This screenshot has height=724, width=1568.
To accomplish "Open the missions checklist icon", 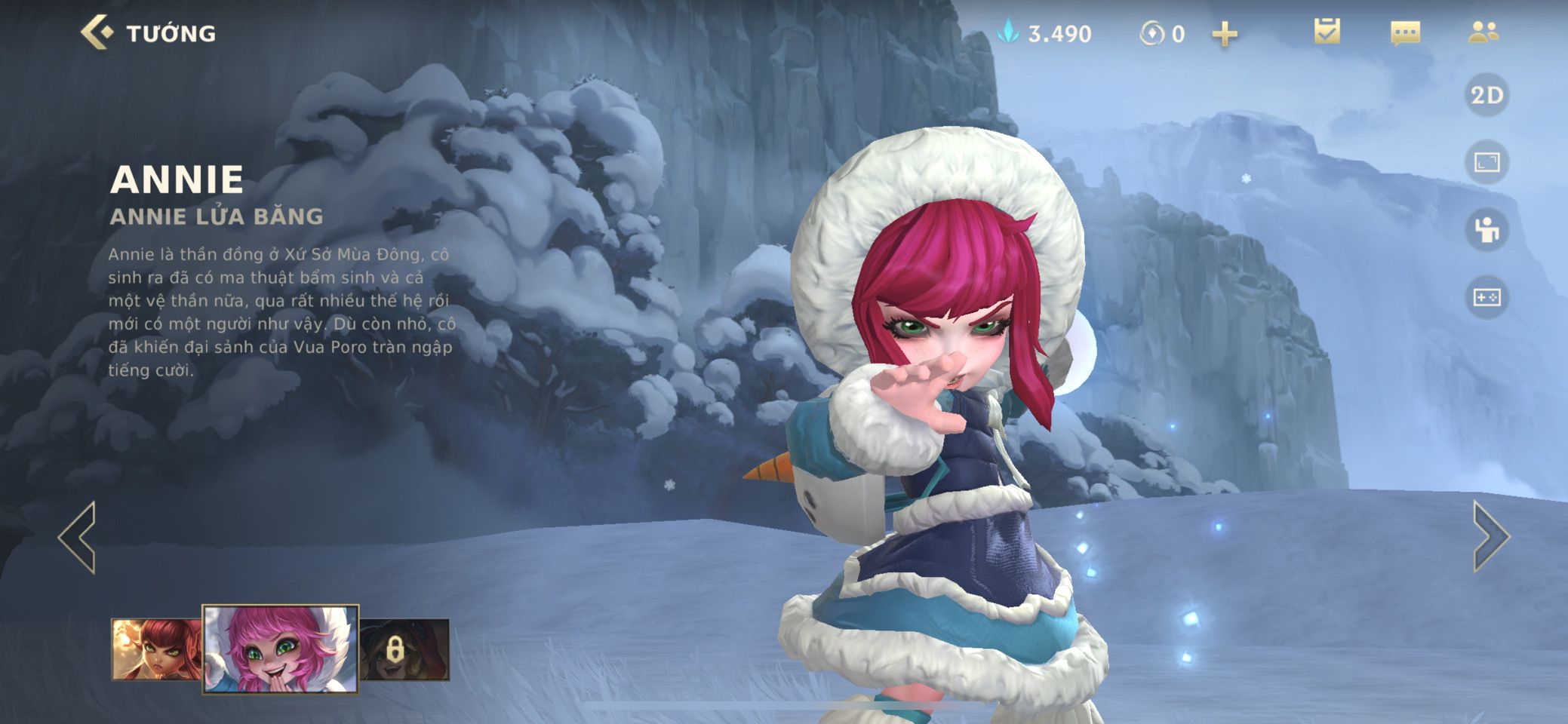I will click(x=1327, y=32).
